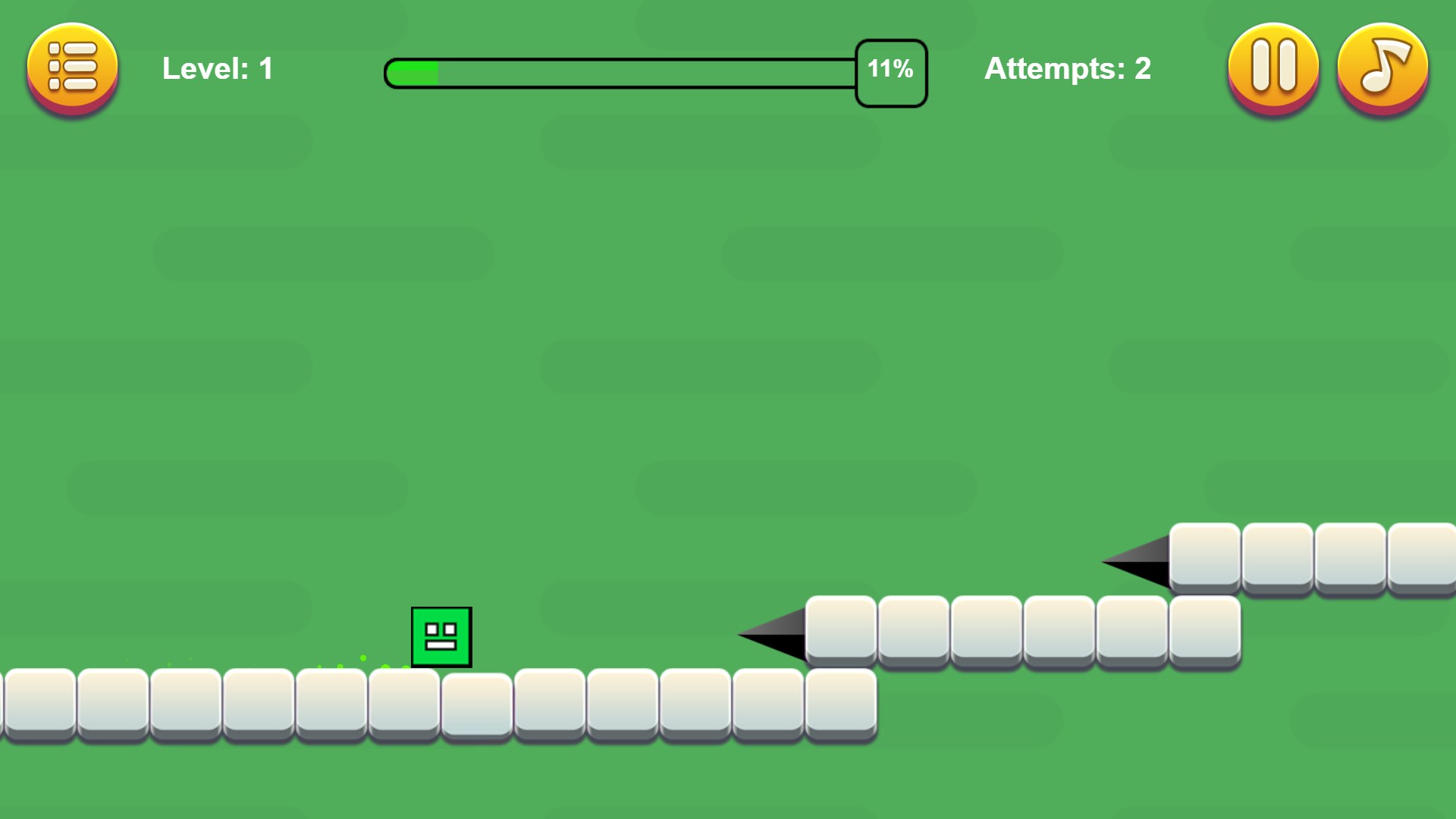Select the green player cube

point(442,638)
